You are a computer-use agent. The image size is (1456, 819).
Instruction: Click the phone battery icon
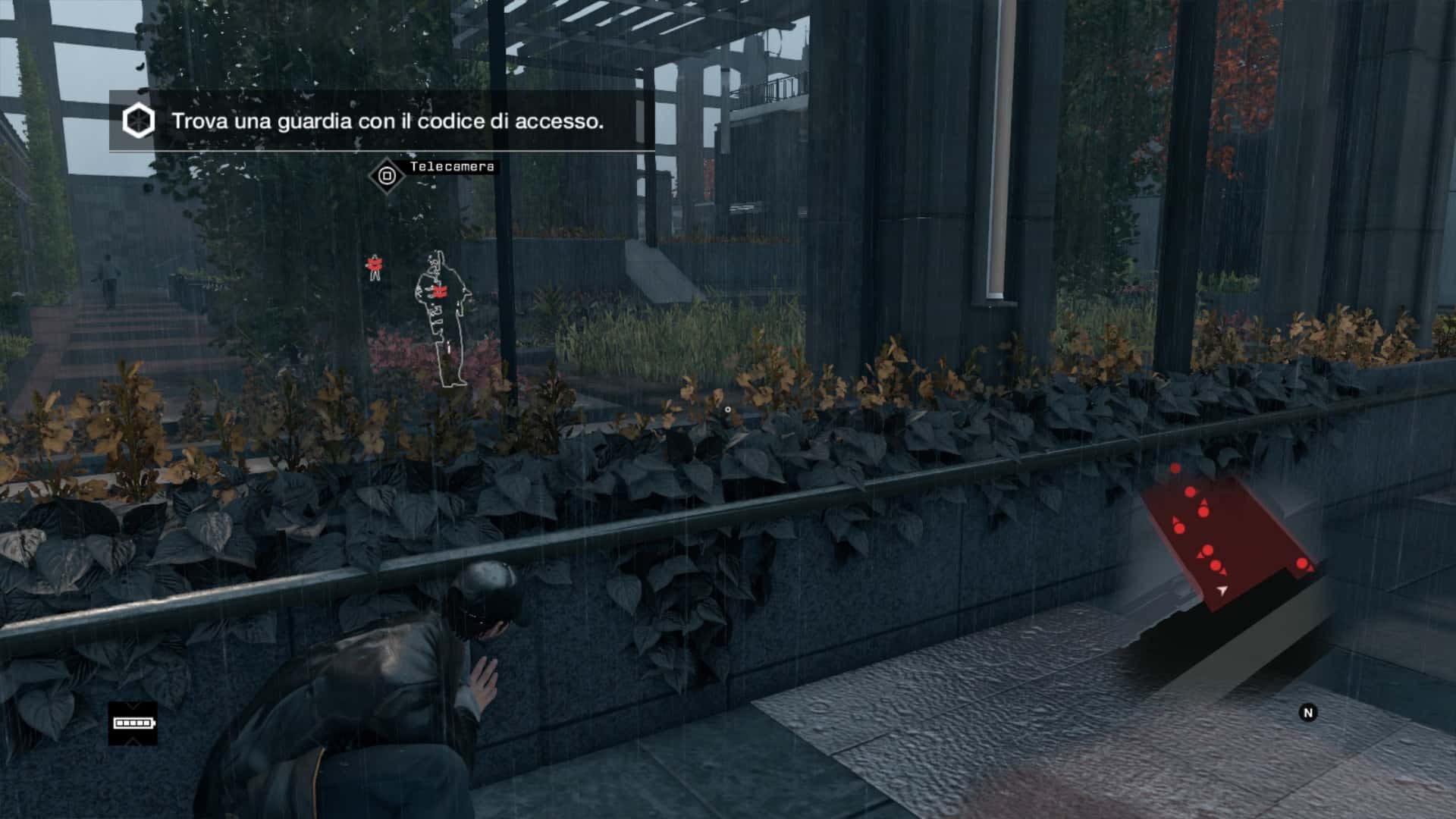133,723
